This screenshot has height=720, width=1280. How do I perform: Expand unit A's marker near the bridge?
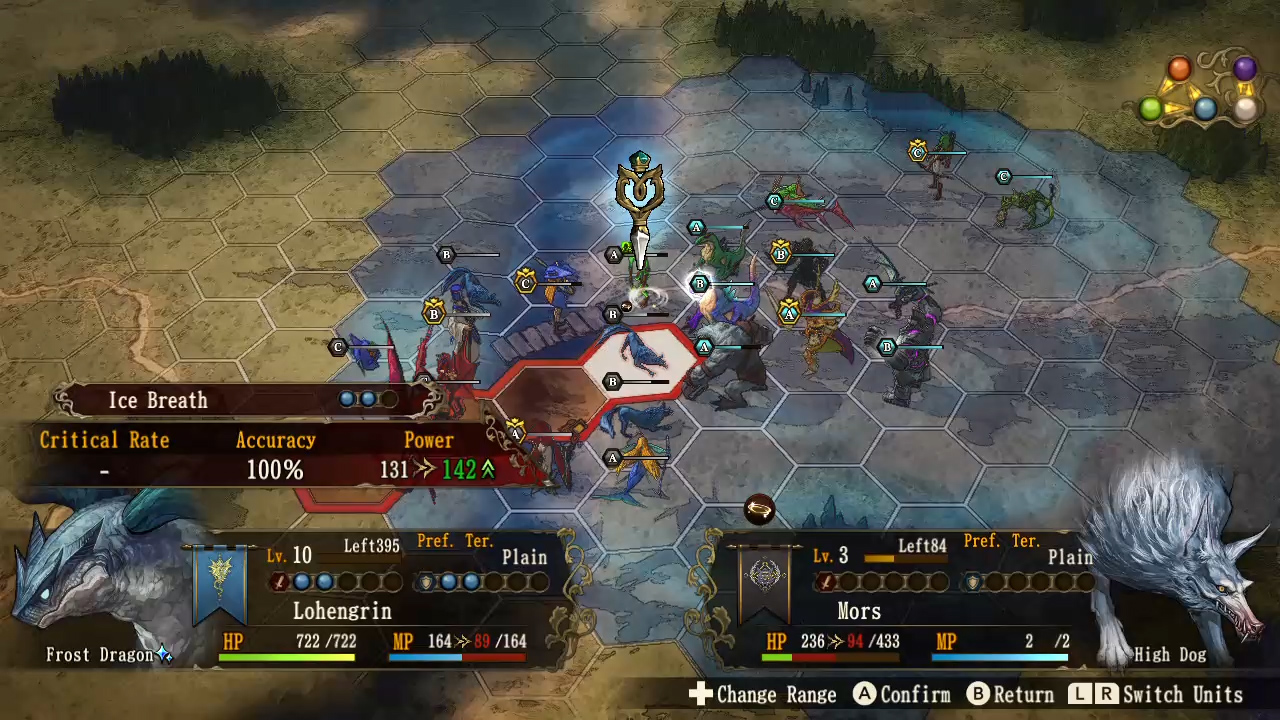coord(613,255)
